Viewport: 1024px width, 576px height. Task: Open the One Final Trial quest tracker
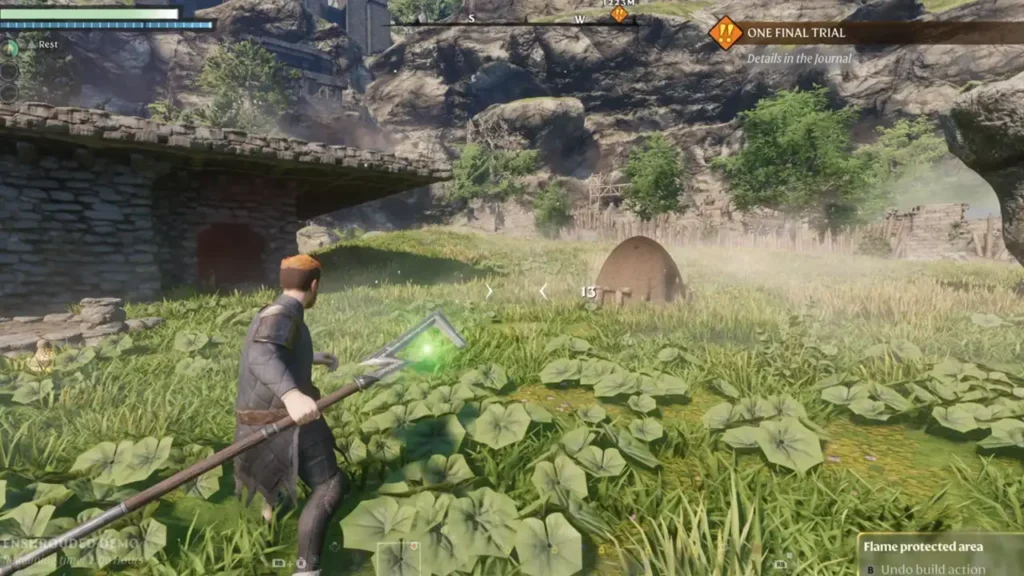[x=796, y=33]
